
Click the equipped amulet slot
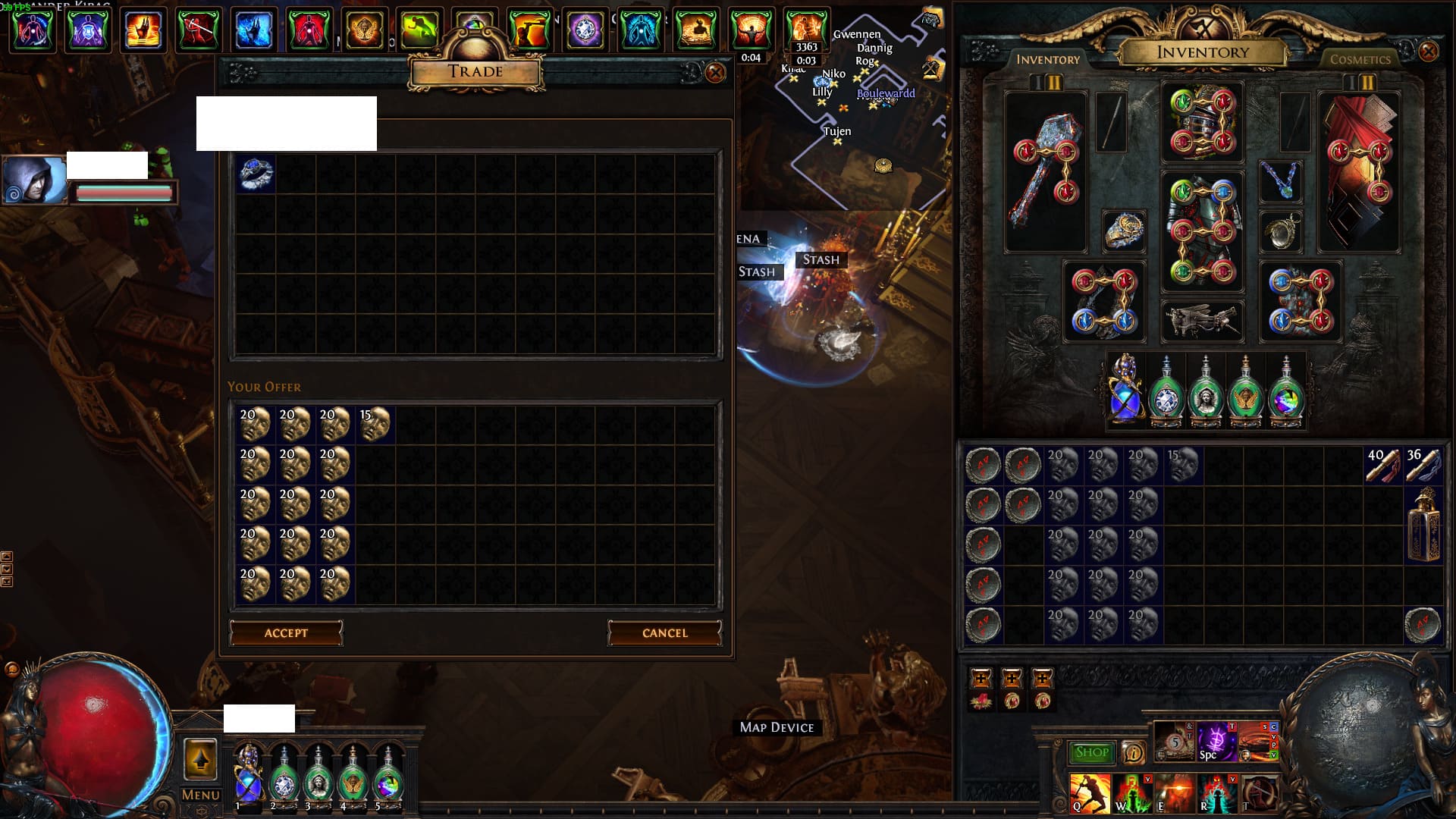(x=1280, y=181)
